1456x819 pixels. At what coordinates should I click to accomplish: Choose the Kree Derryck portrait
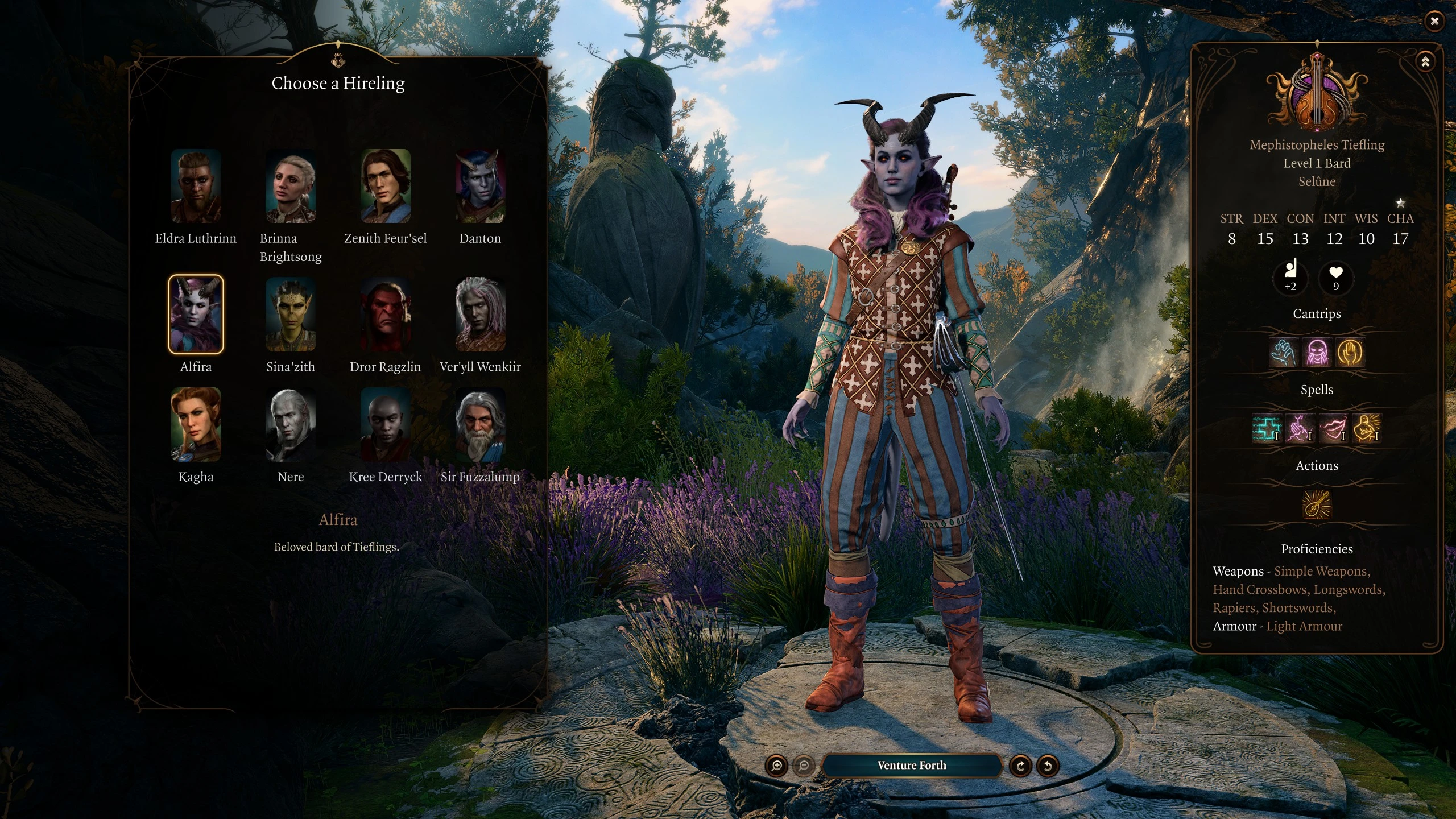click(385, 424)
